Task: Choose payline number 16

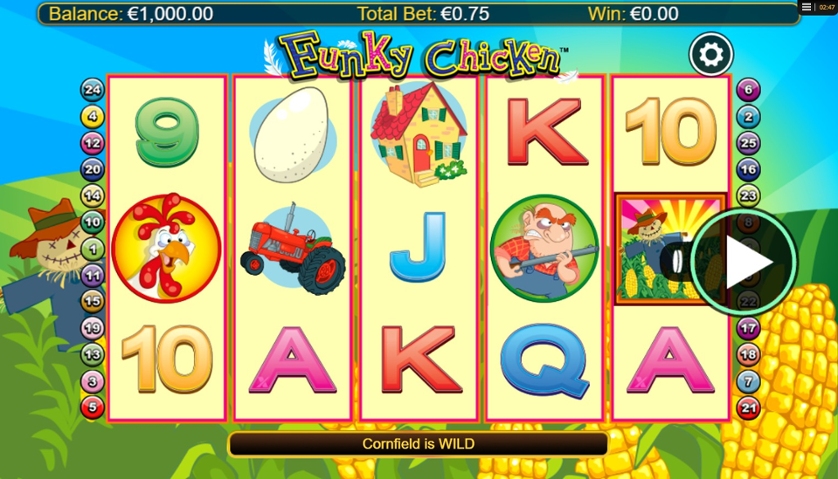Action: pos(748,169)
